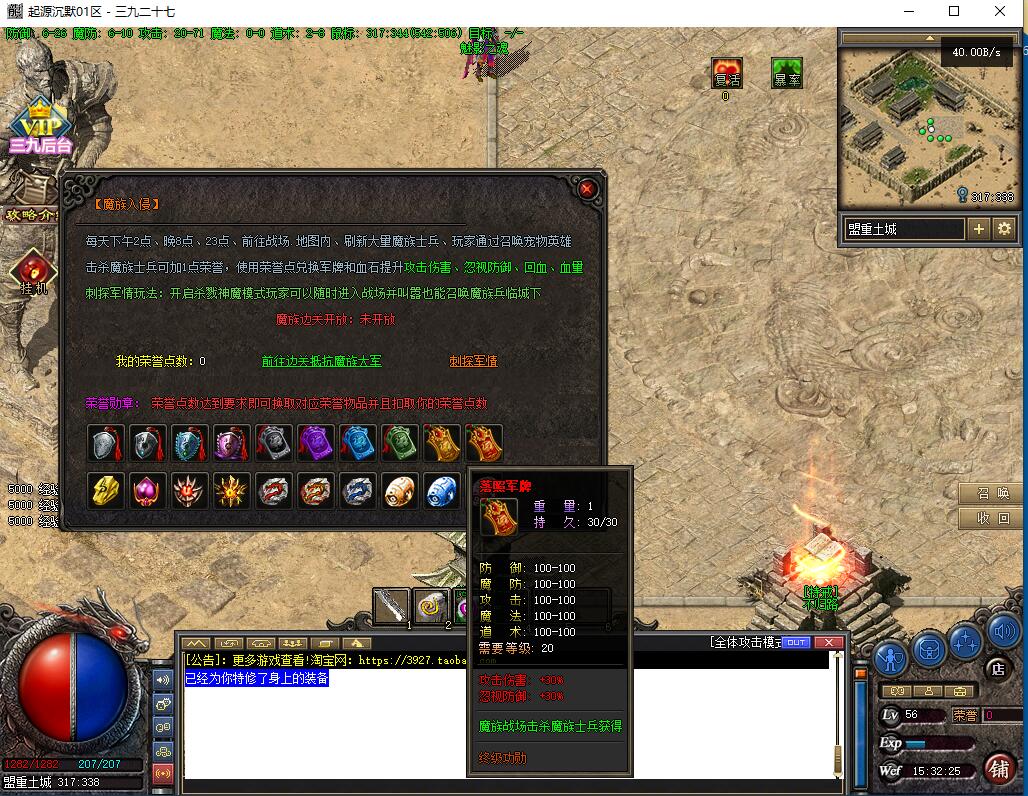Click the 复活 revive icon
The image size is (1028, 796).
[x=727, y=73]
